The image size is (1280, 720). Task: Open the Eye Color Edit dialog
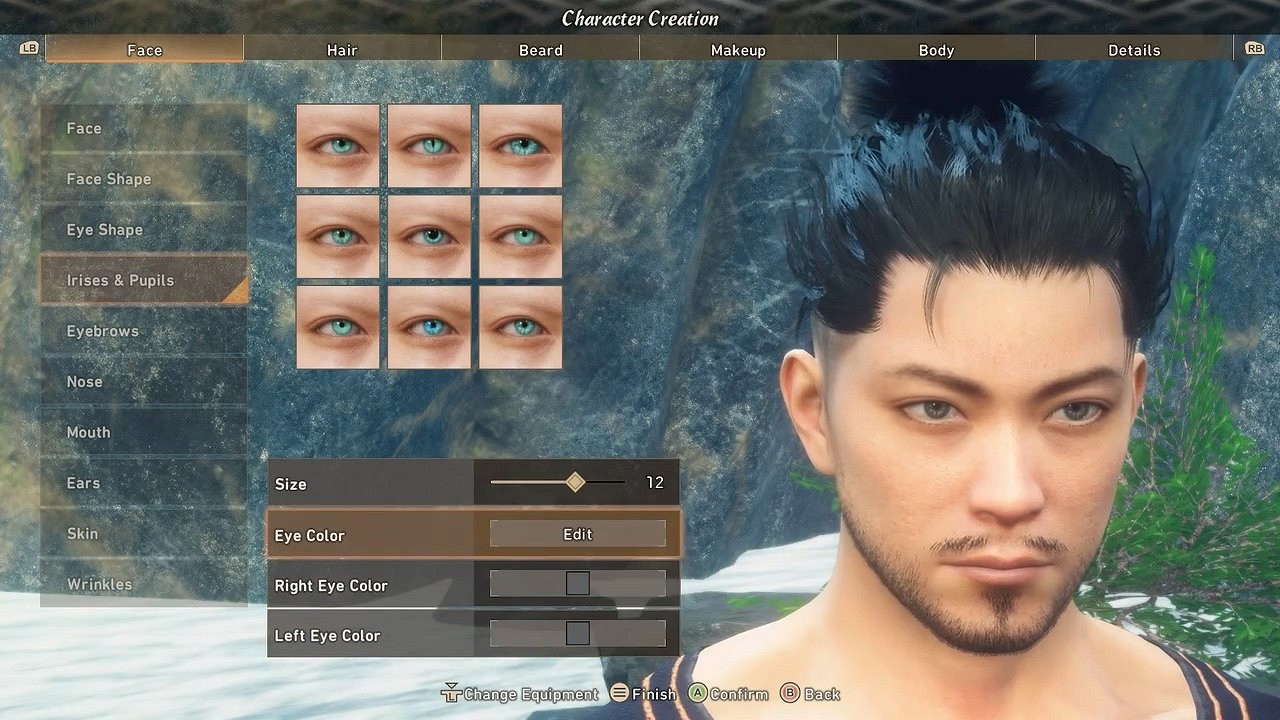577,533
